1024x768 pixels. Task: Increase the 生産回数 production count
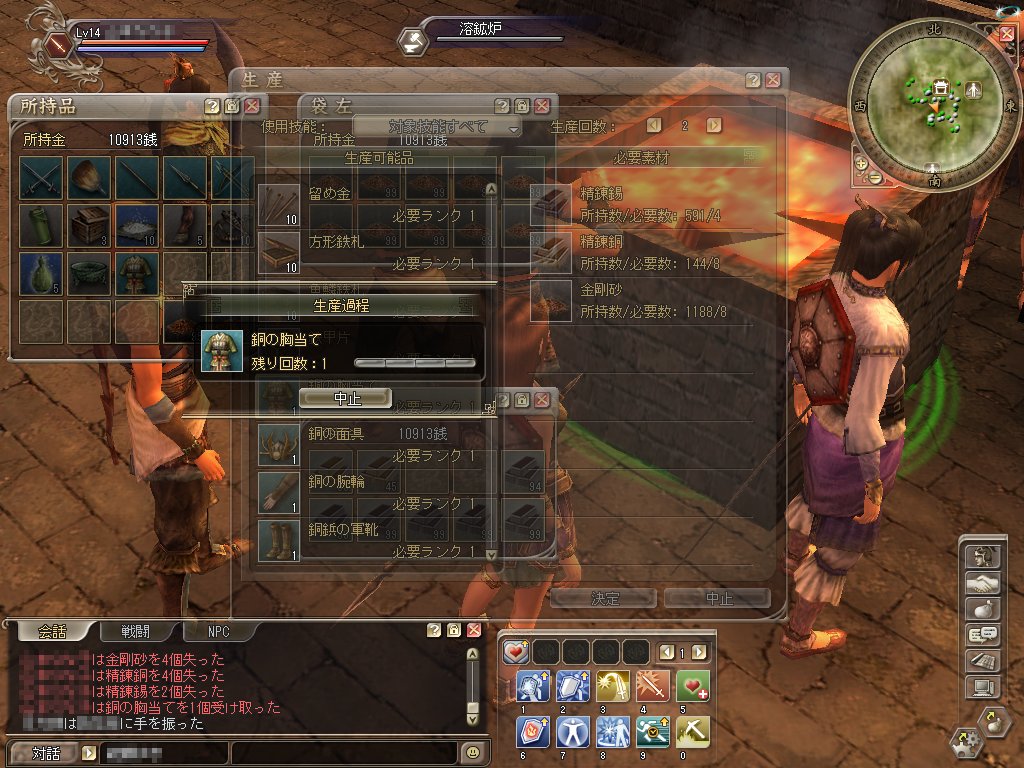pos(713,126)
